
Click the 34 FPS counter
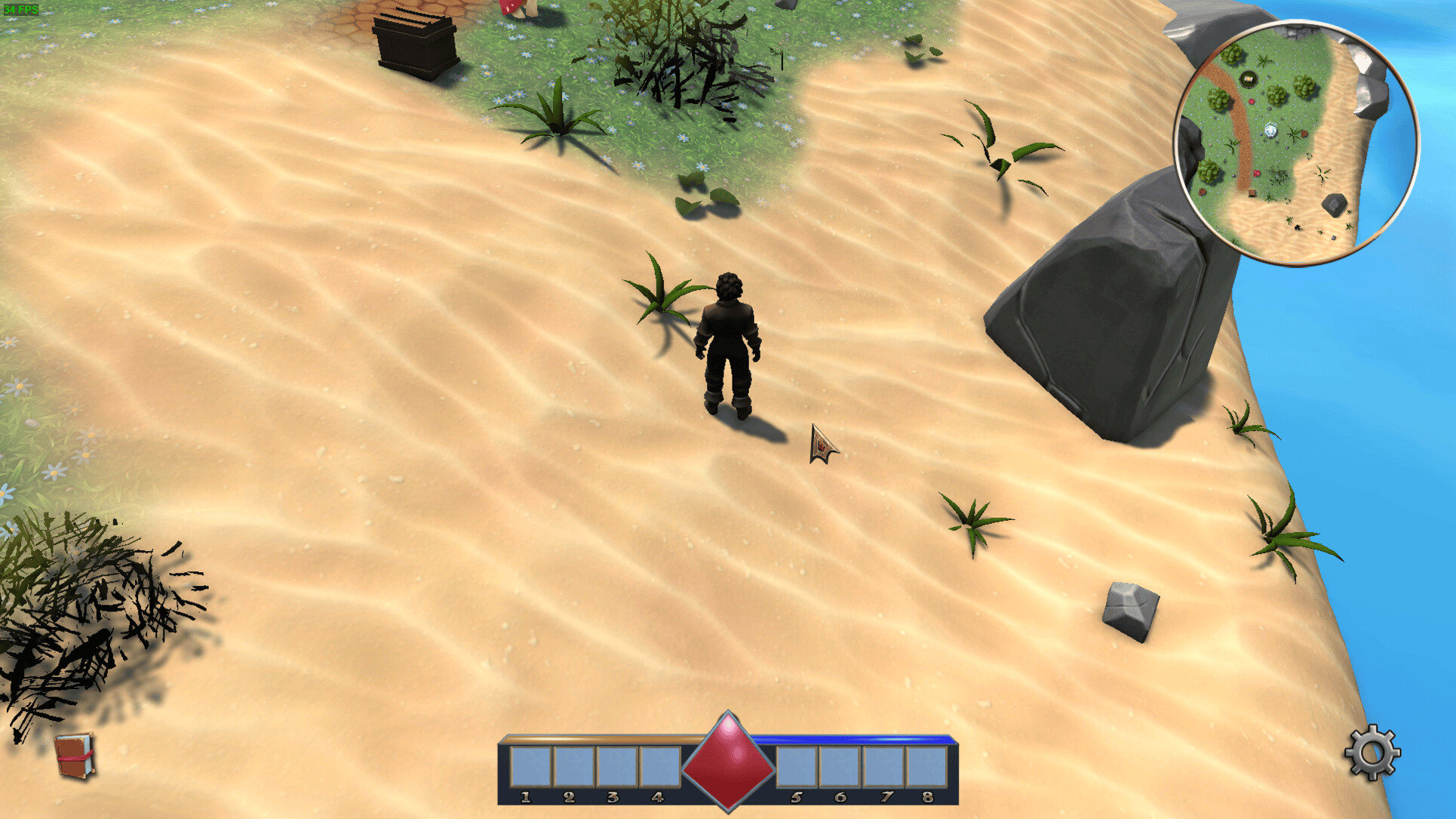[20, 11]
